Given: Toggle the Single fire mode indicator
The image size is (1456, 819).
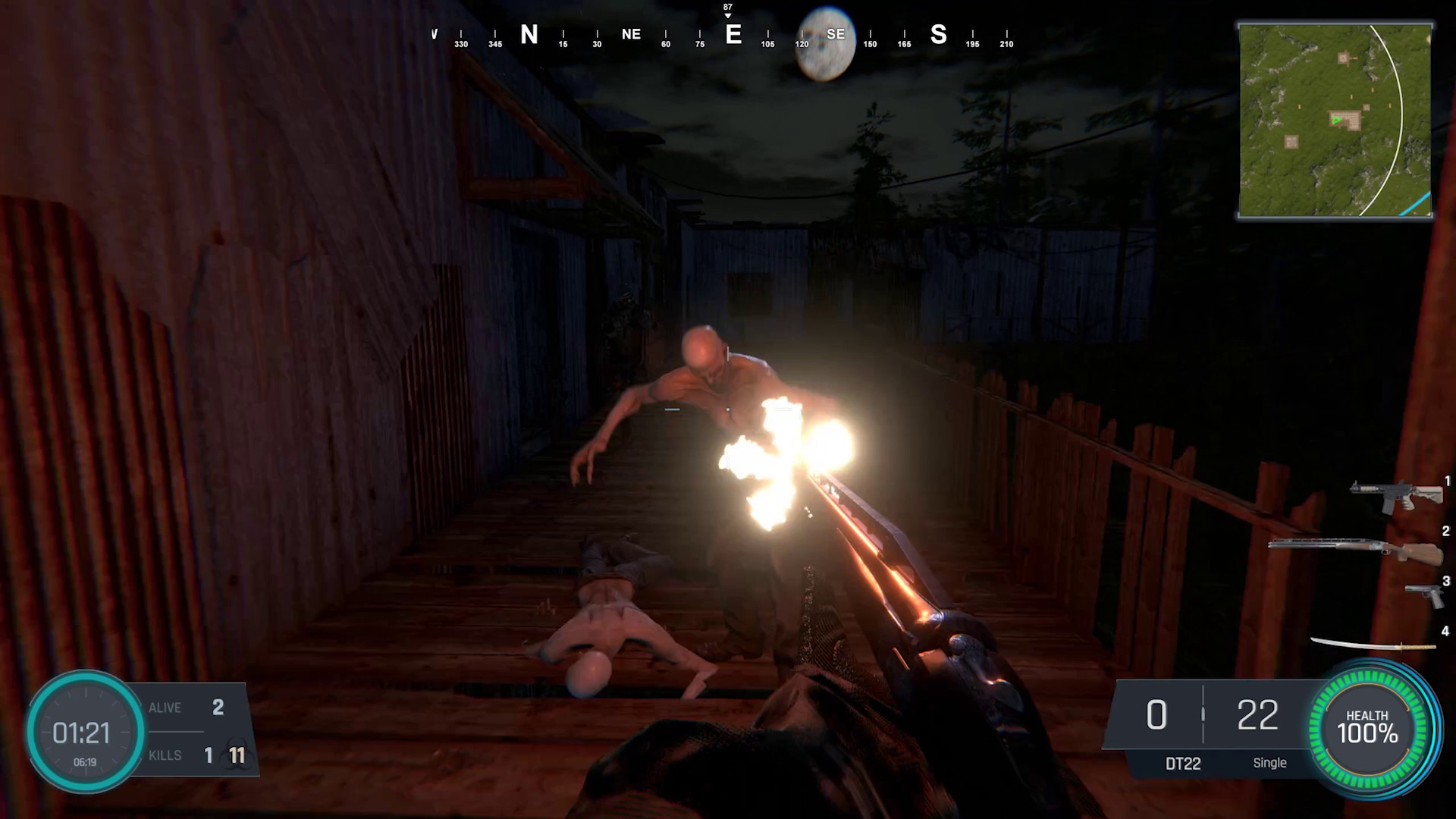Looking at the screenshot, I should (1270, 763).
